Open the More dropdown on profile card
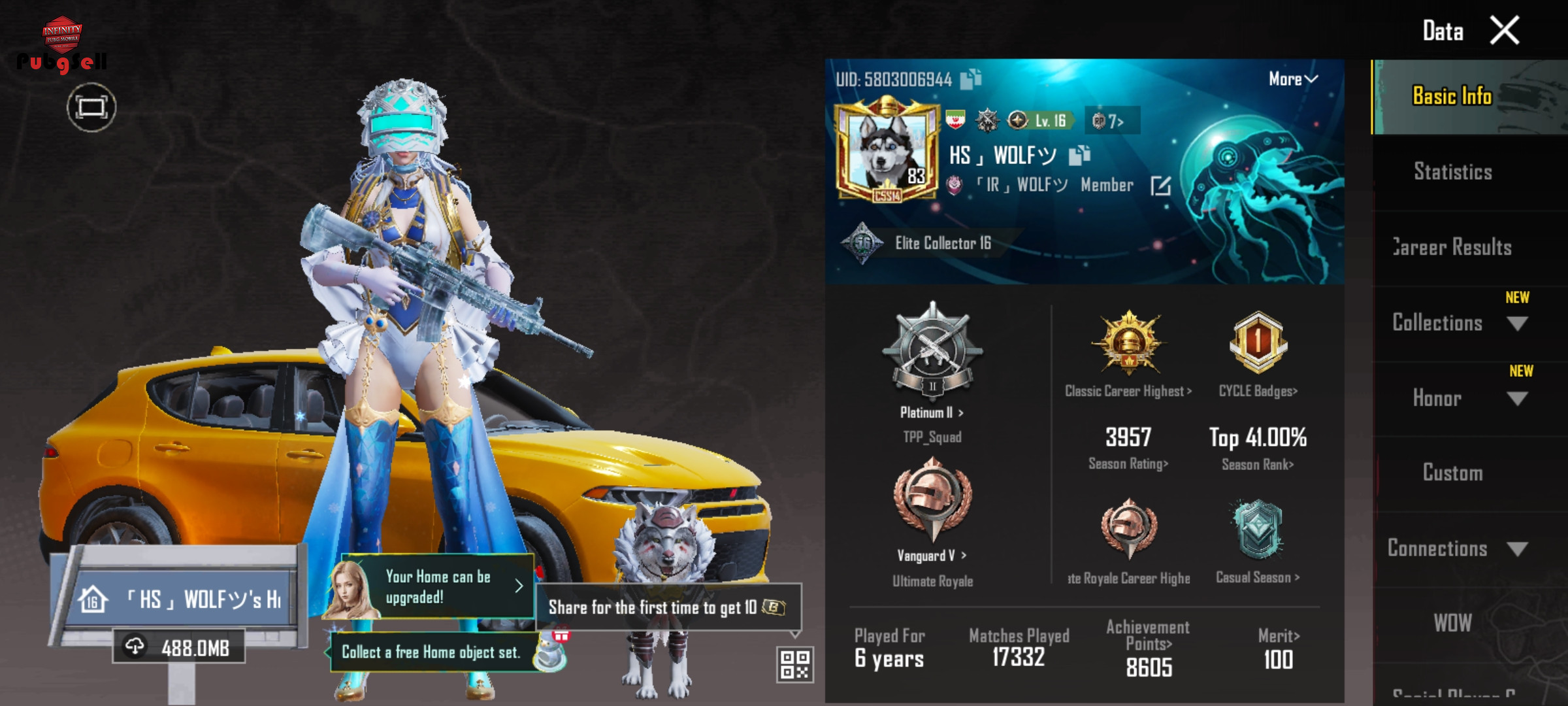Image resolution: width=1568 pixels, height=706 pixels. 1292,79
